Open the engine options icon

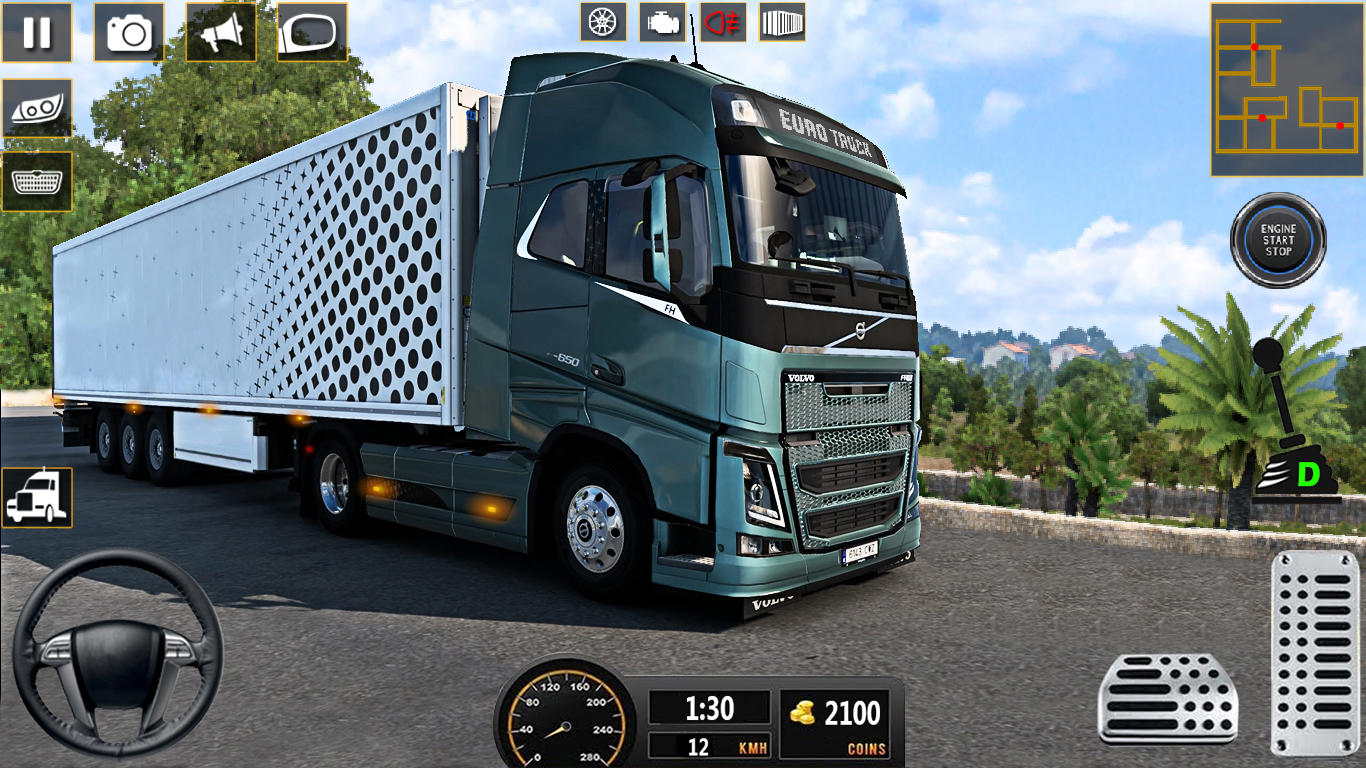tap(662, 22)
